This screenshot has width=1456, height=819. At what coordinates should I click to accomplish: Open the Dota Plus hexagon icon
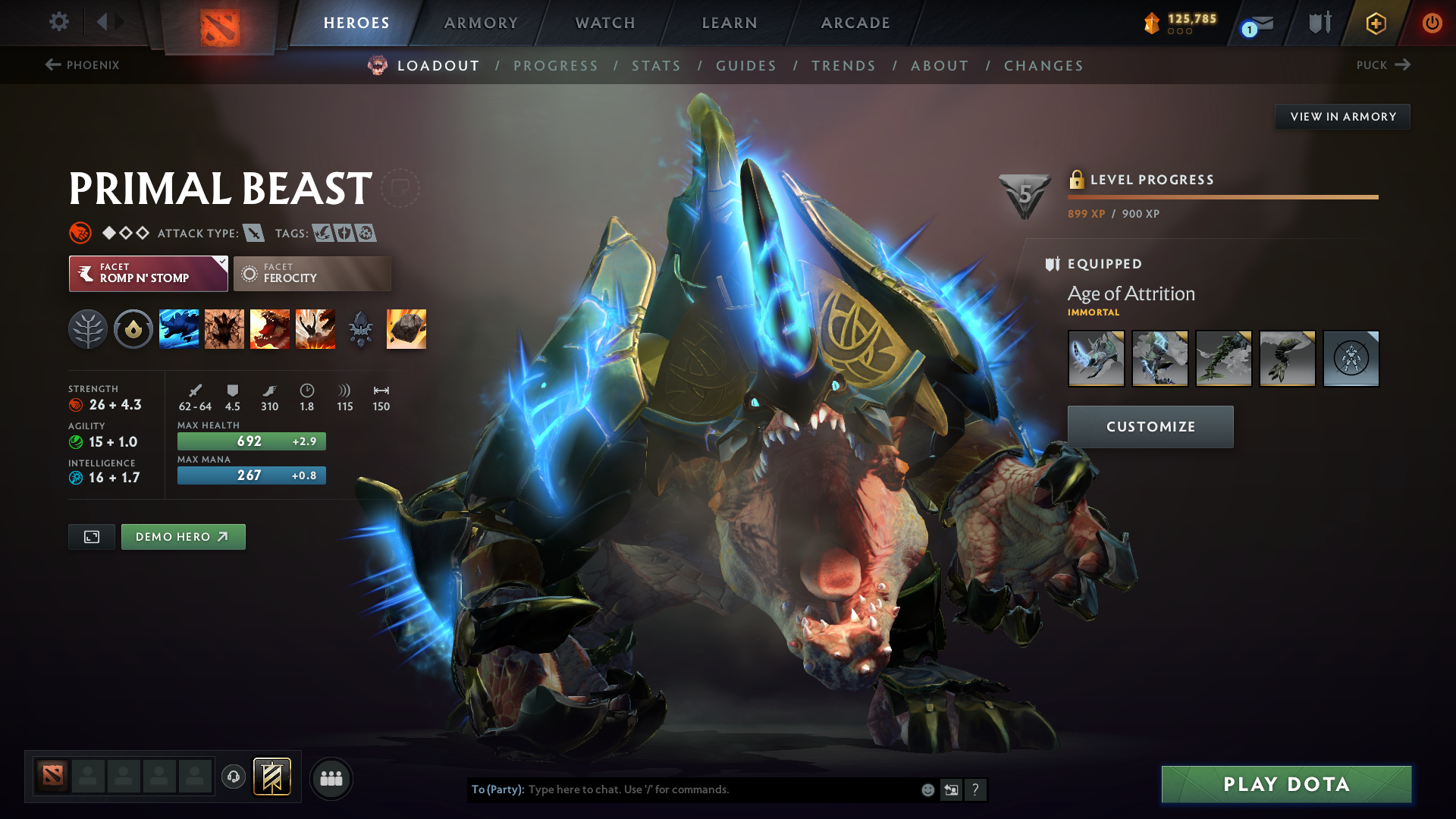click(1375, 23)
